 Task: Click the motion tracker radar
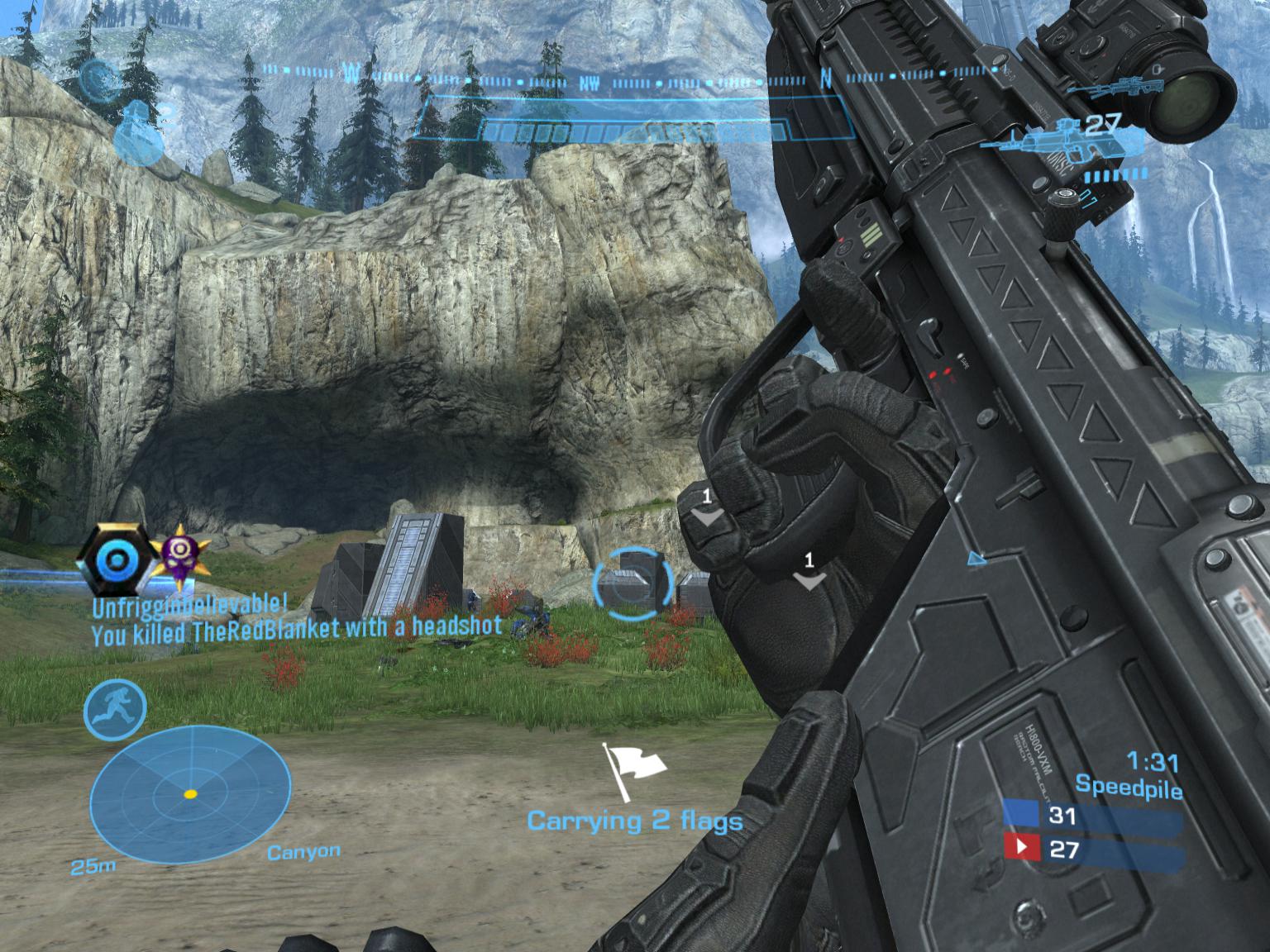190,793
